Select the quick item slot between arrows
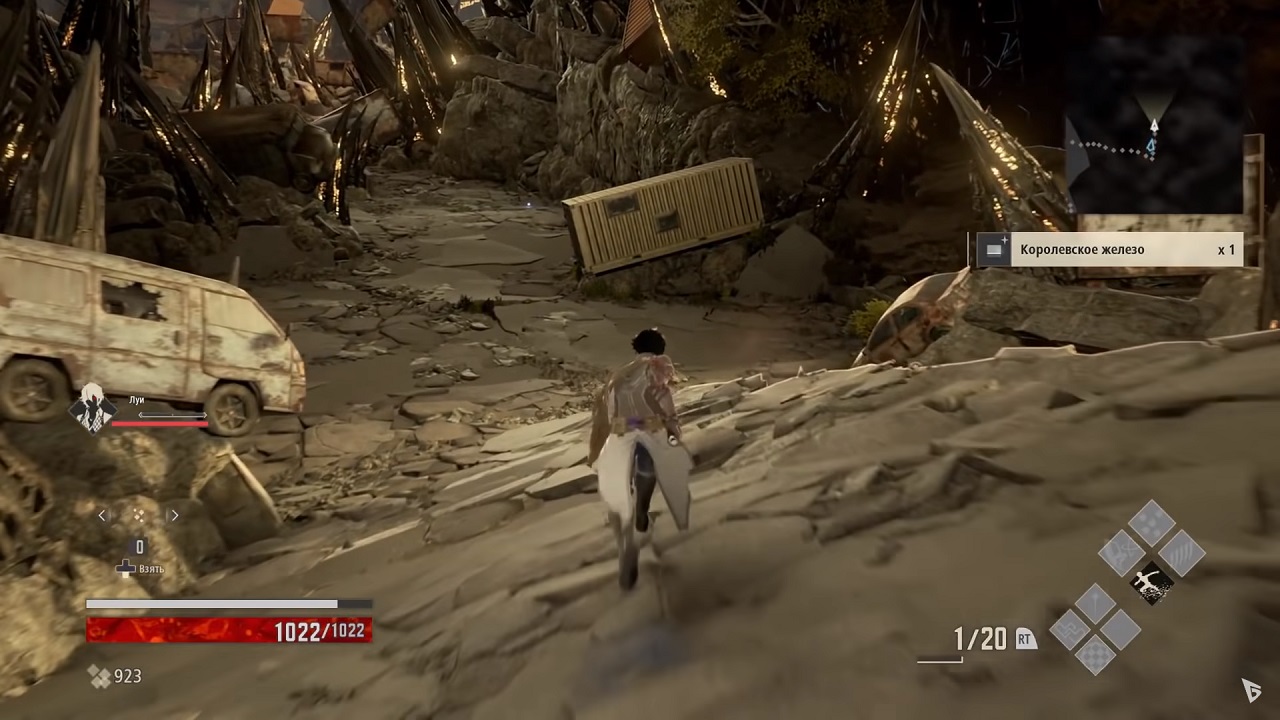Viewport: 1280px width, 720px height. coord(139,516)
